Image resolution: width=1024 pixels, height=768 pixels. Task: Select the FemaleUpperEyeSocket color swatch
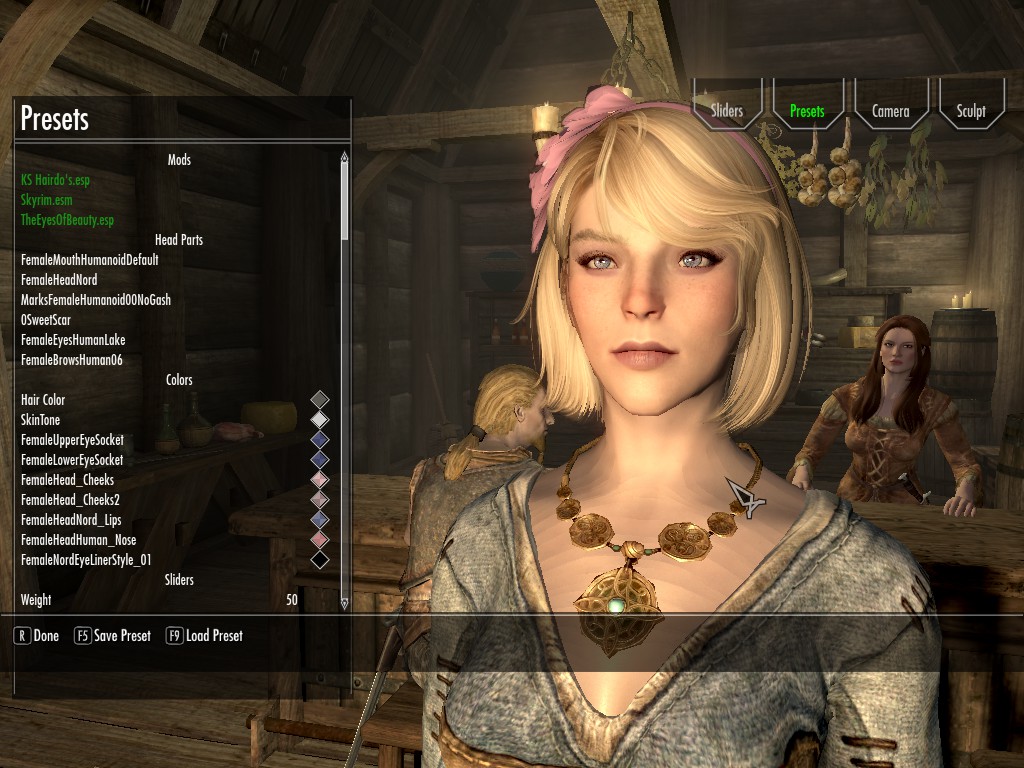click(319, 440)
